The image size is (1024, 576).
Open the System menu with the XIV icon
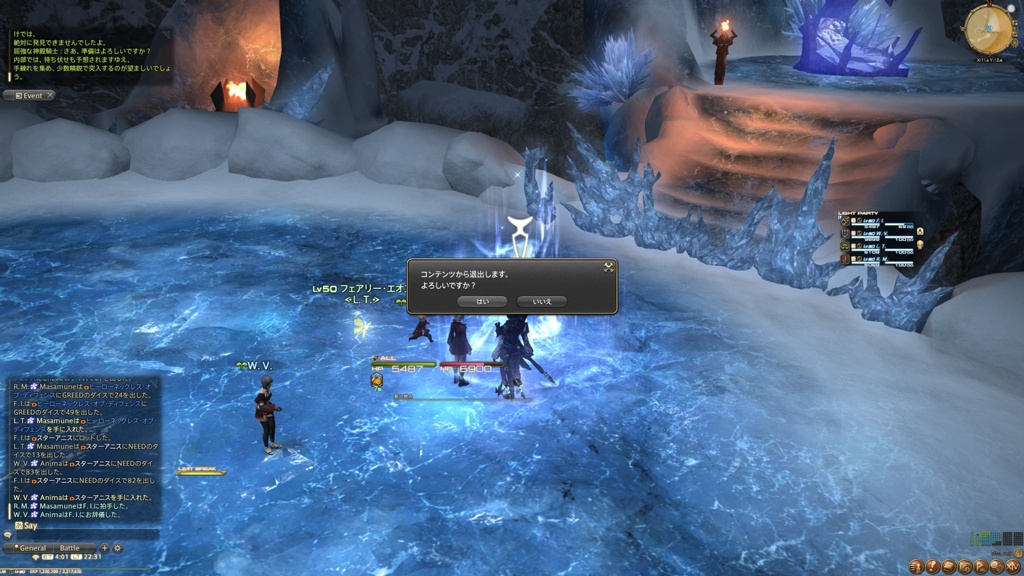[x=1013, y=567]
